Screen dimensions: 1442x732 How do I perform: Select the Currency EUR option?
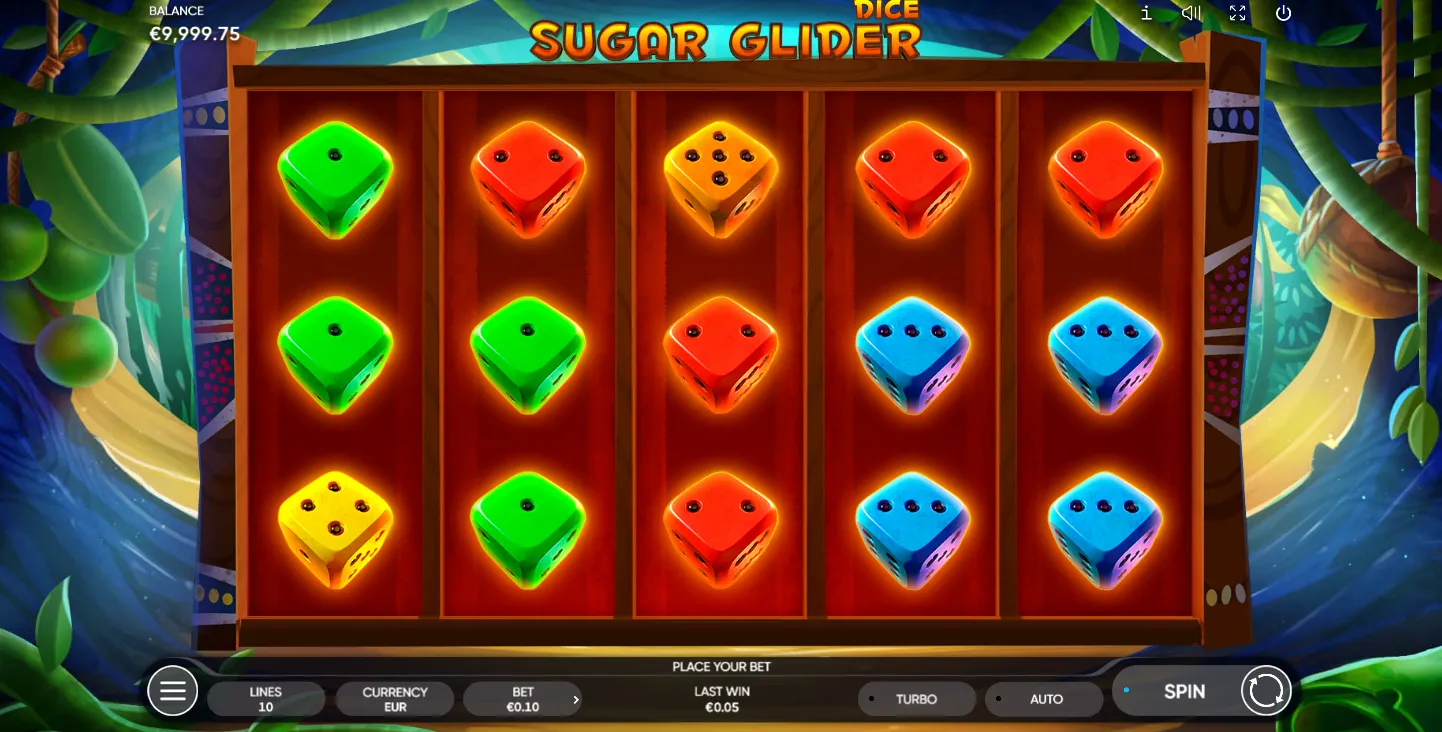[x=395, y=699]
